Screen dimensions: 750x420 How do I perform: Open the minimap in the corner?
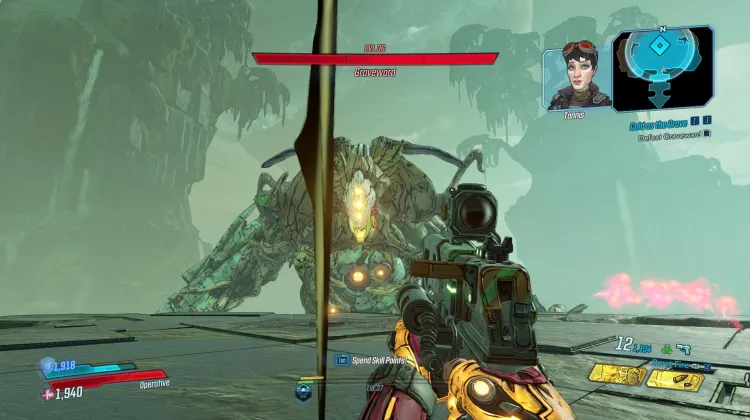663,69
